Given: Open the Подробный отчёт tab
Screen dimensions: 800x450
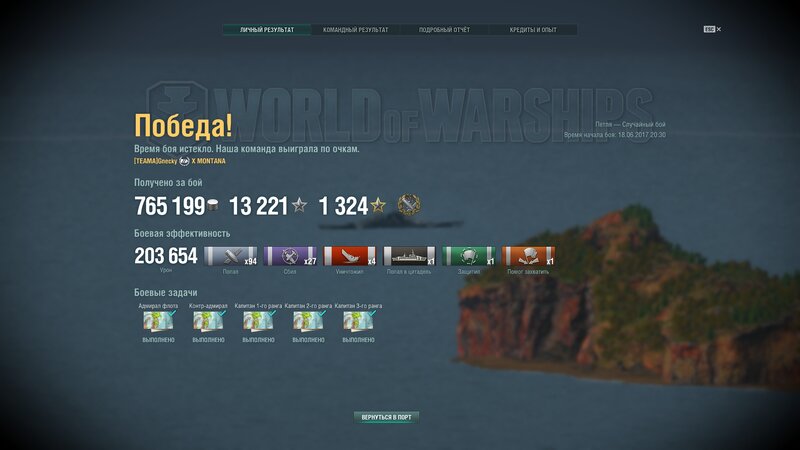Looking at the screenshot, I should point(444,30).
